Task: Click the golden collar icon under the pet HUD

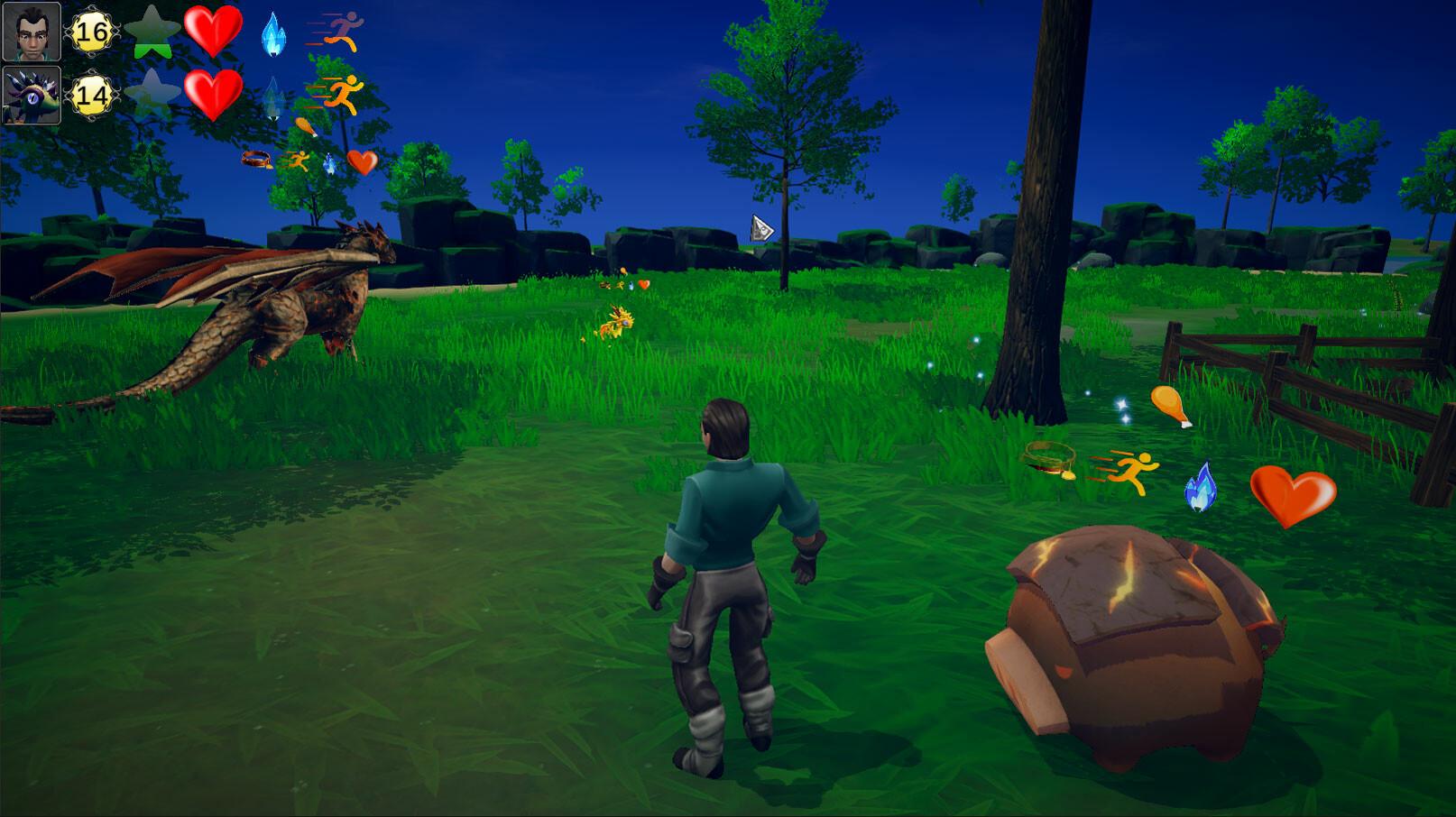Action: tap(257, 159)
